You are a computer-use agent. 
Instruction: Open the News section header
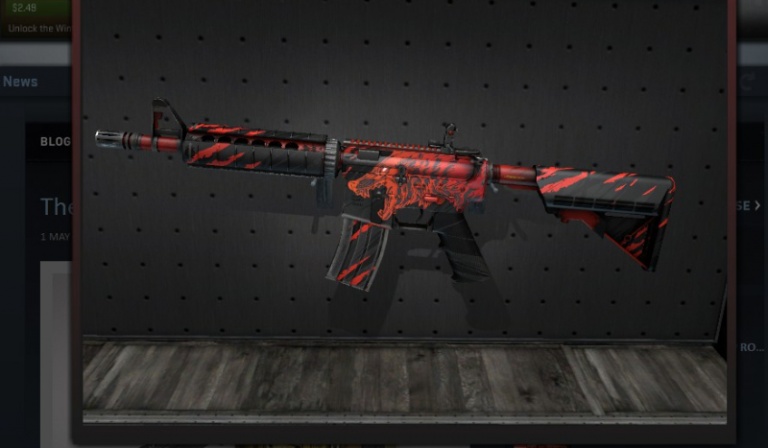click(20, 82)
